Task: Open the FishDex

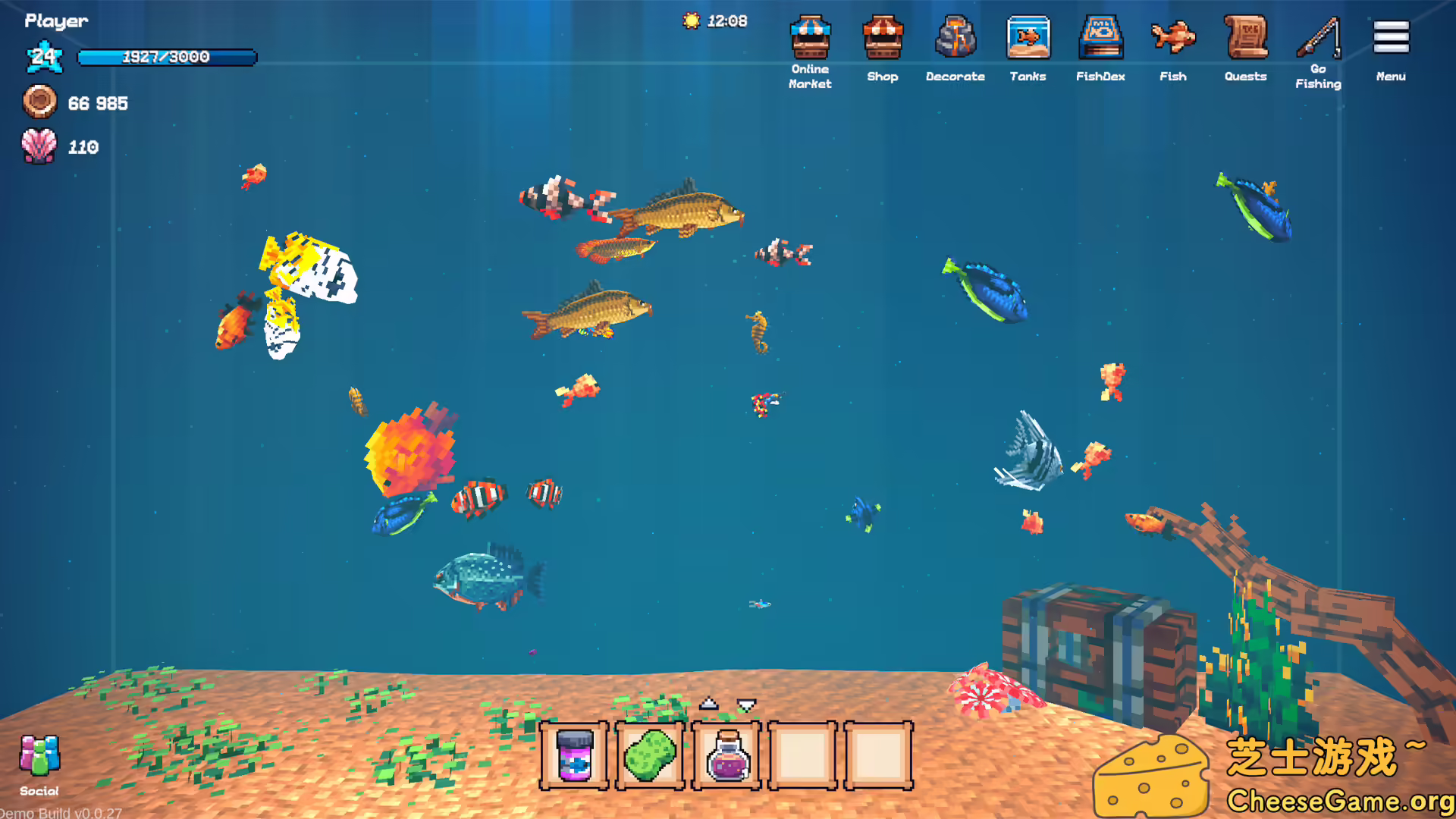Action: [x=1100, y=42]
